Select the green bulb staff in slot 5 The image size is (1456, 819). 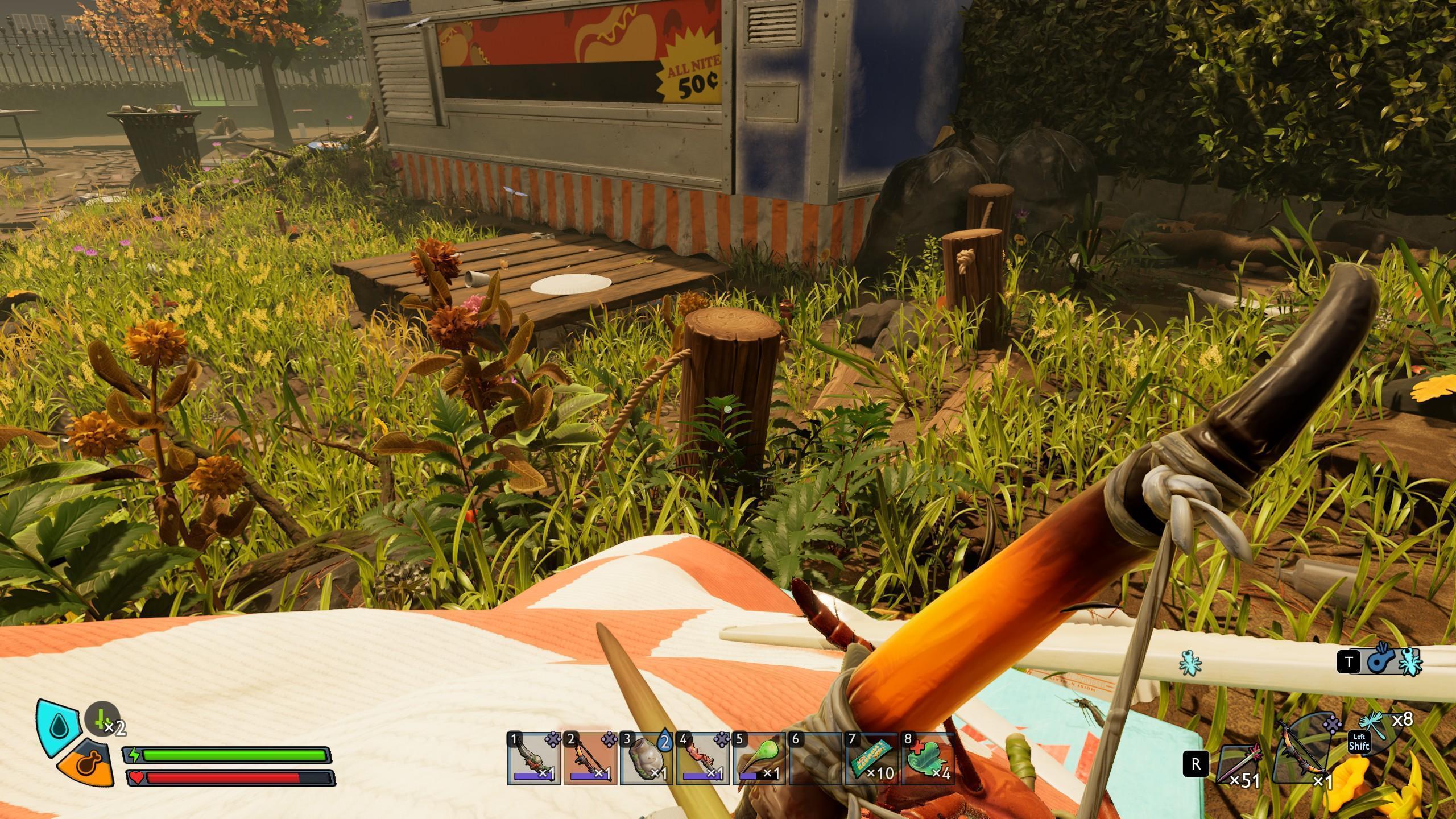coord(759,759)
